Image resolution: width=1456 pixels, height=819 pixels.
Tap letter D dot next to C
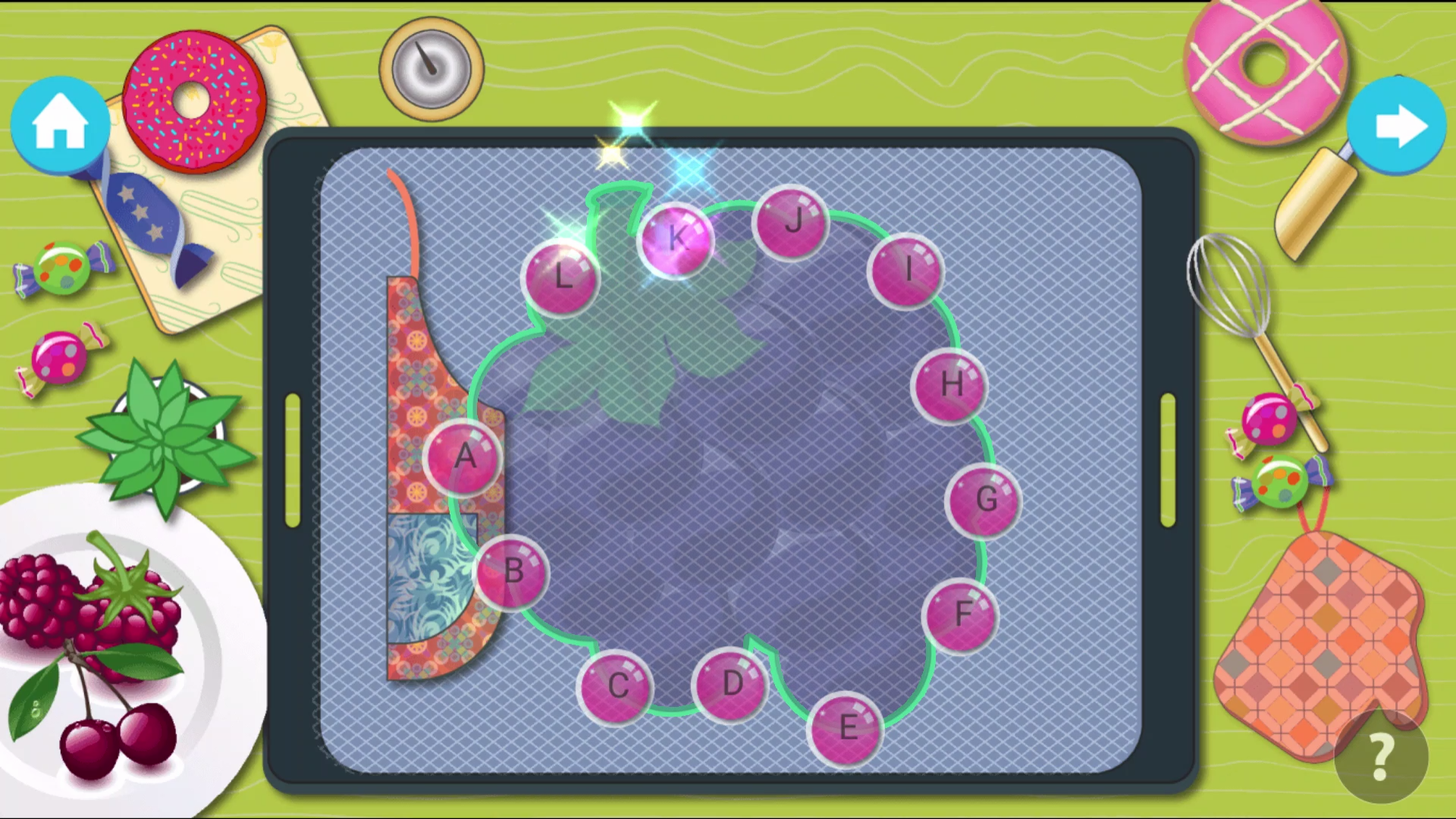click(730, 685)
